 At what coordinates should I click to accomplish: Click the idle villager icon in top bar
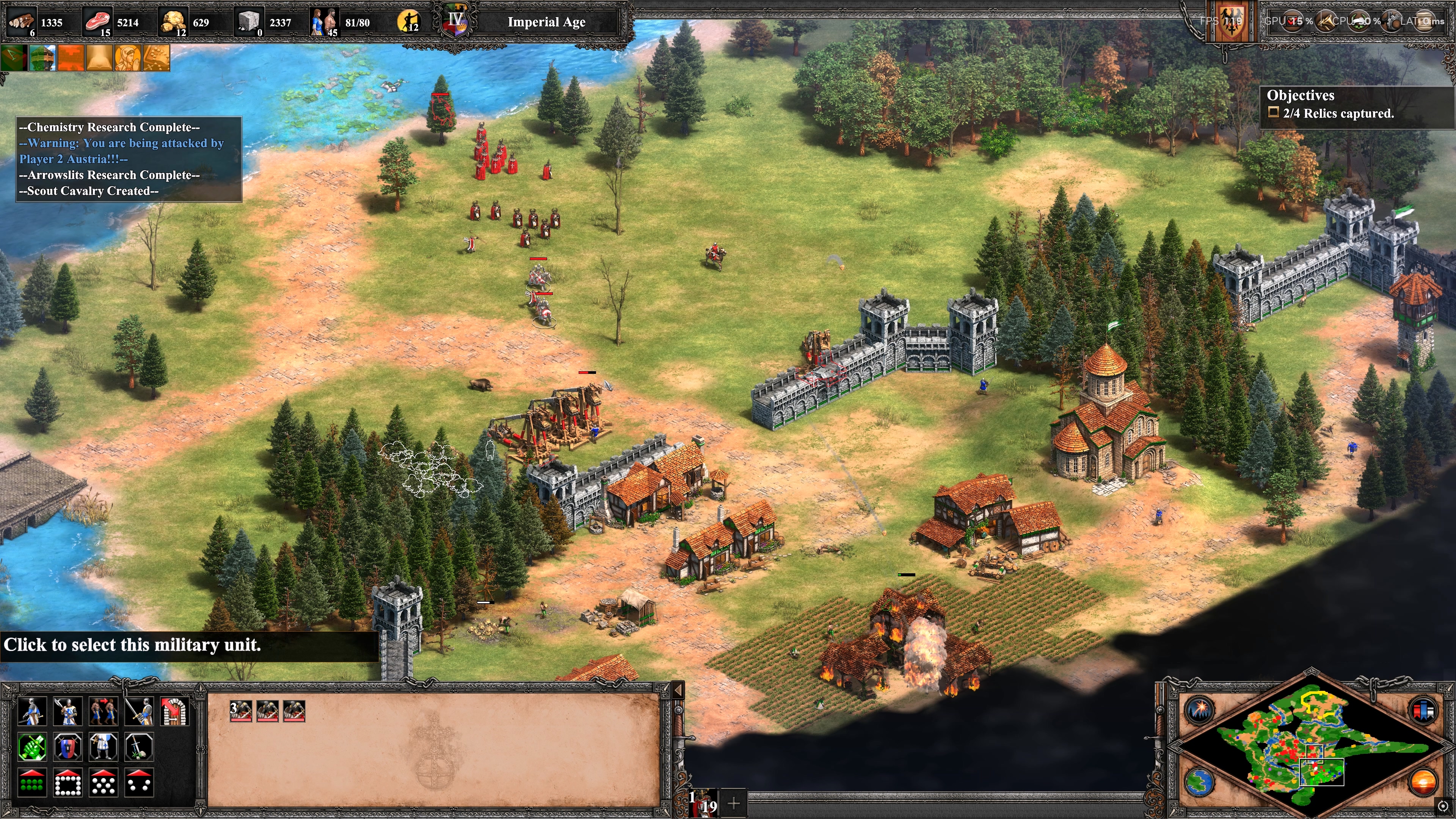[x=409, y=22]
